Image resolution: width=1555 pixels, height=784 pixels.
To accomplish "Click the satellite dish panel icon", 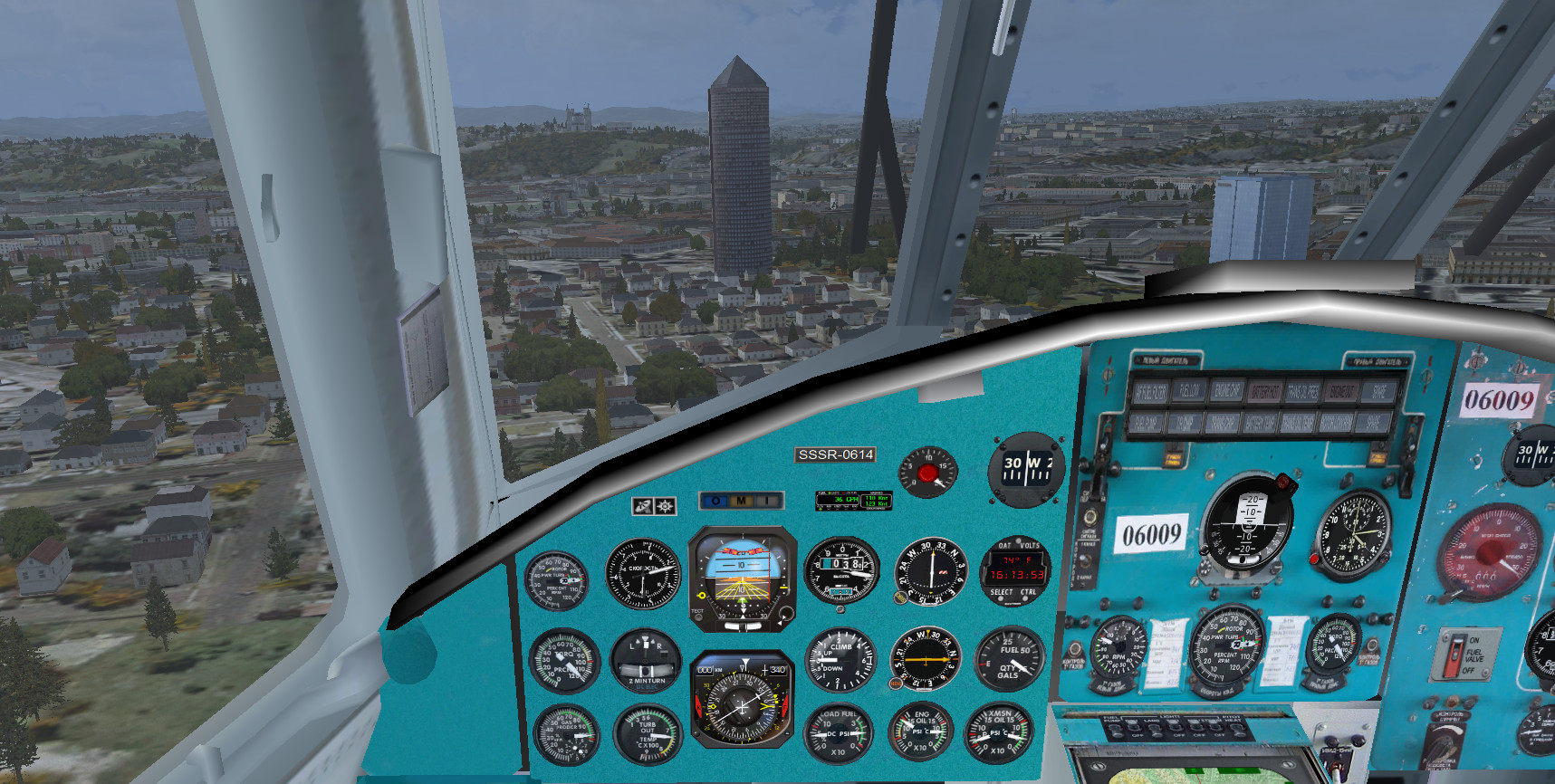I will (x=642, y=505).
